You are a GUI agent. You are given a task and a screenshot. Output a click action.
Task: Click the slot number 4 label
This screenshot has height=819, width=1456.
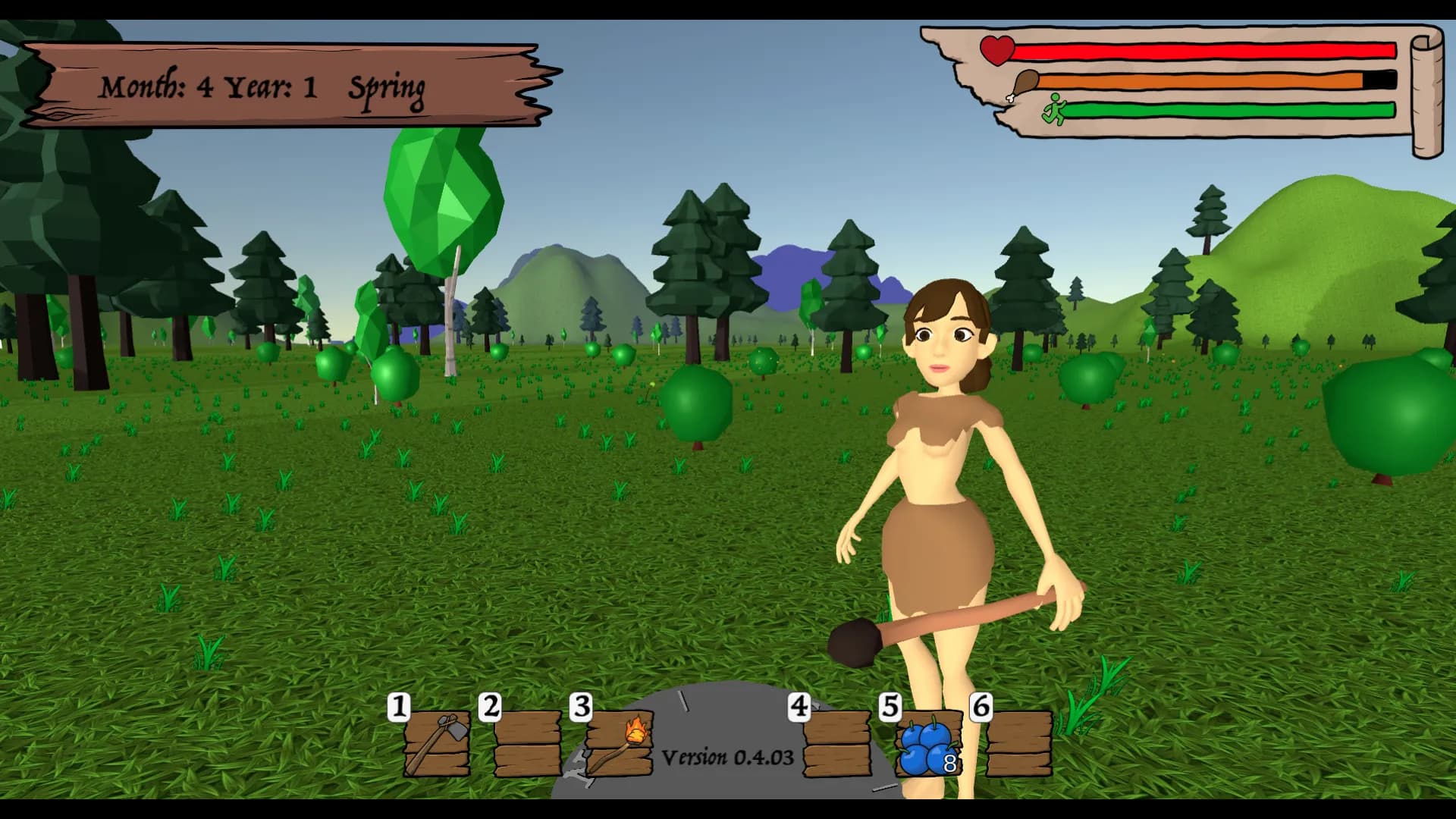coord(800,708)
